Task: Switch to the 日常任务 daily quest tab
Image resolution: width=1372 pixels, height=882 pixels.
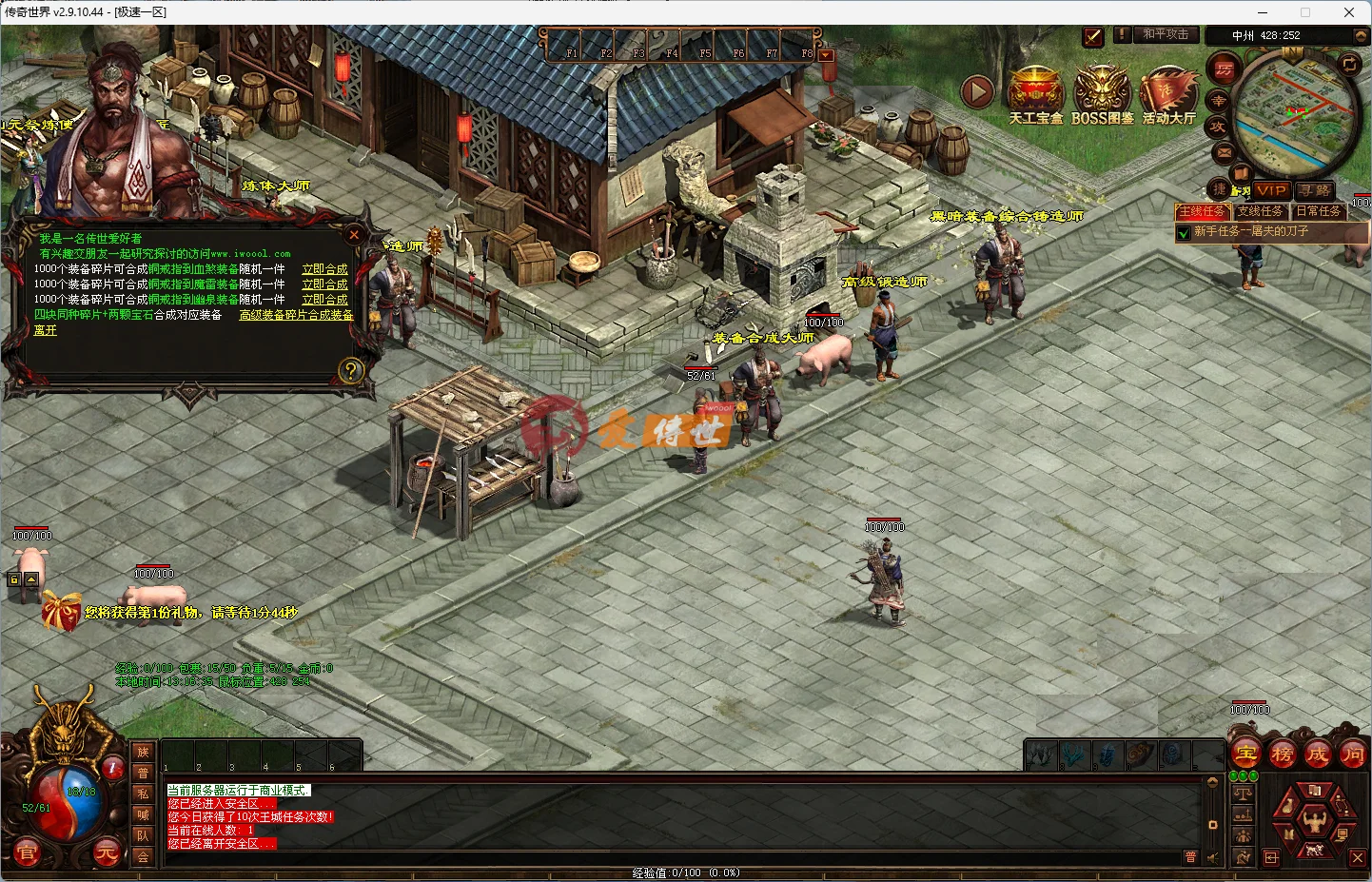Action: coord(1318,211)
